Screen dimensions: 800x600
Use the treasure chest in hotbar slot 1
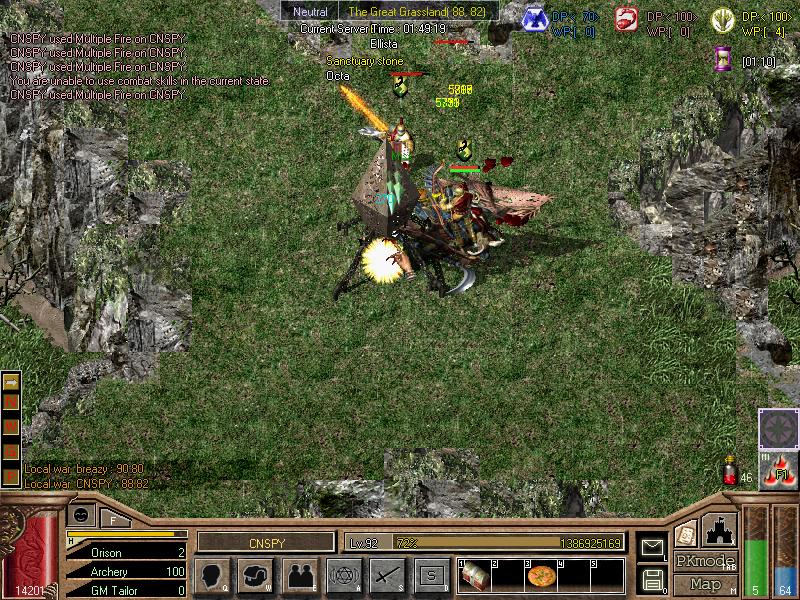[473, 576]
